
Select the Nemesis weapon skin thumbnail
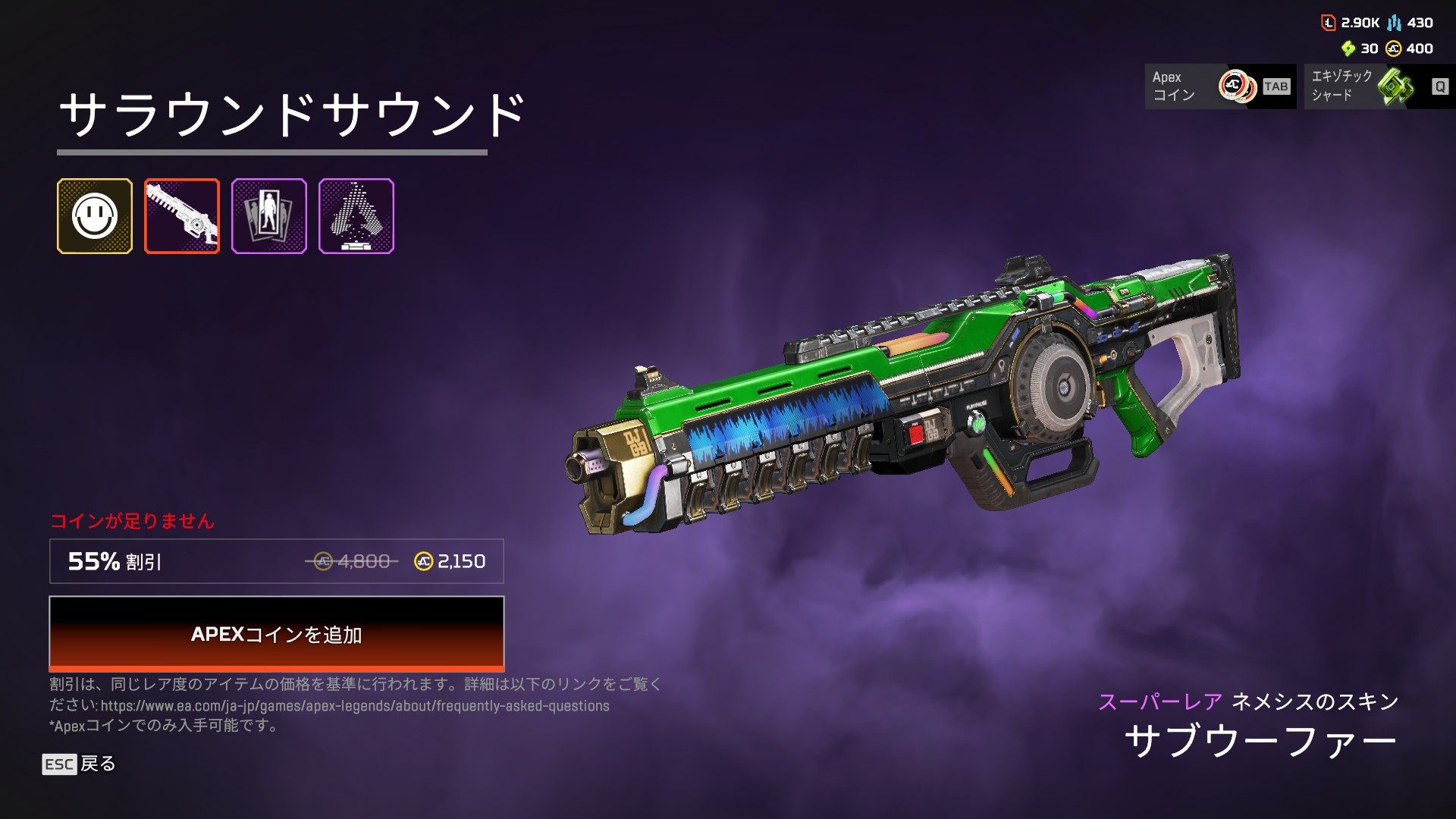(182, 216)
